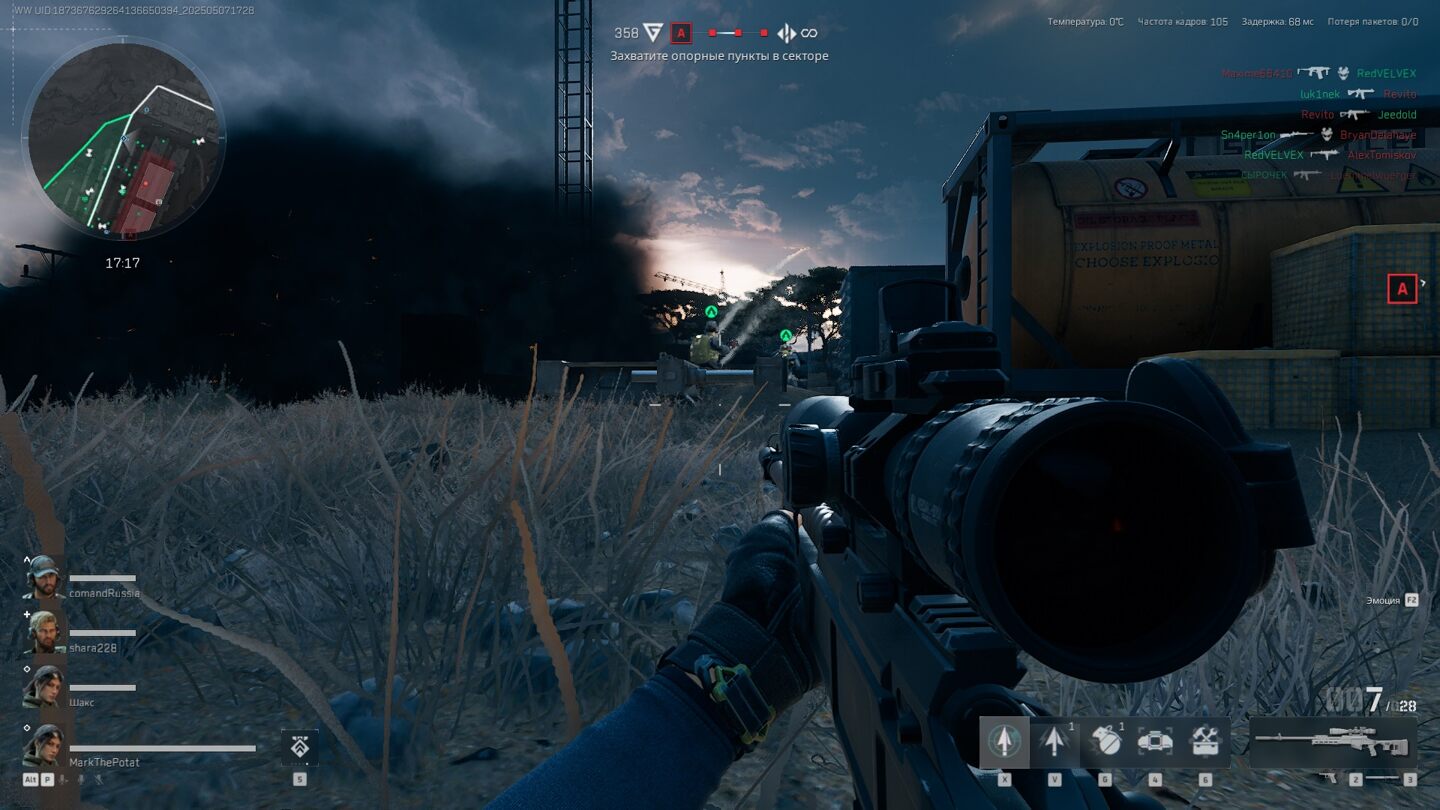Select the highlighted arrow ability slot

[x=1003, y=741]
